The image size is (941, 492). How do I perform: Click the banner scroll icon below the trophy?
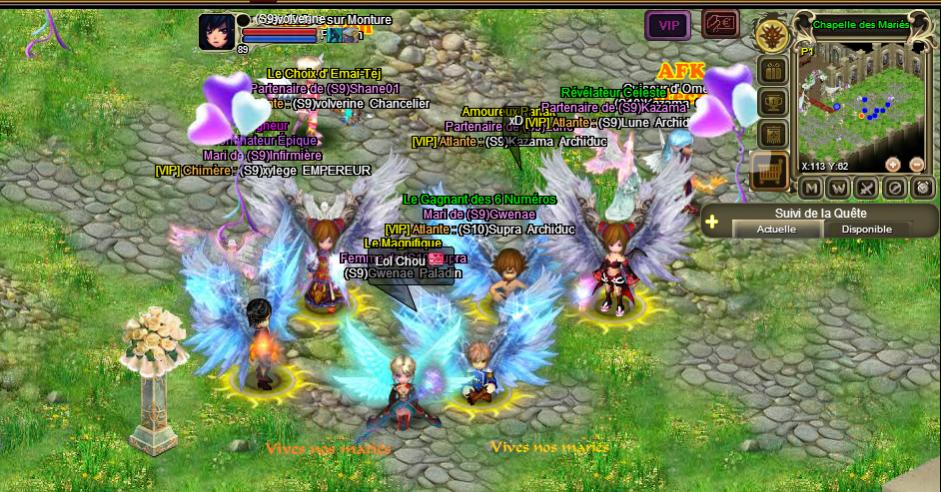(771, 134)
